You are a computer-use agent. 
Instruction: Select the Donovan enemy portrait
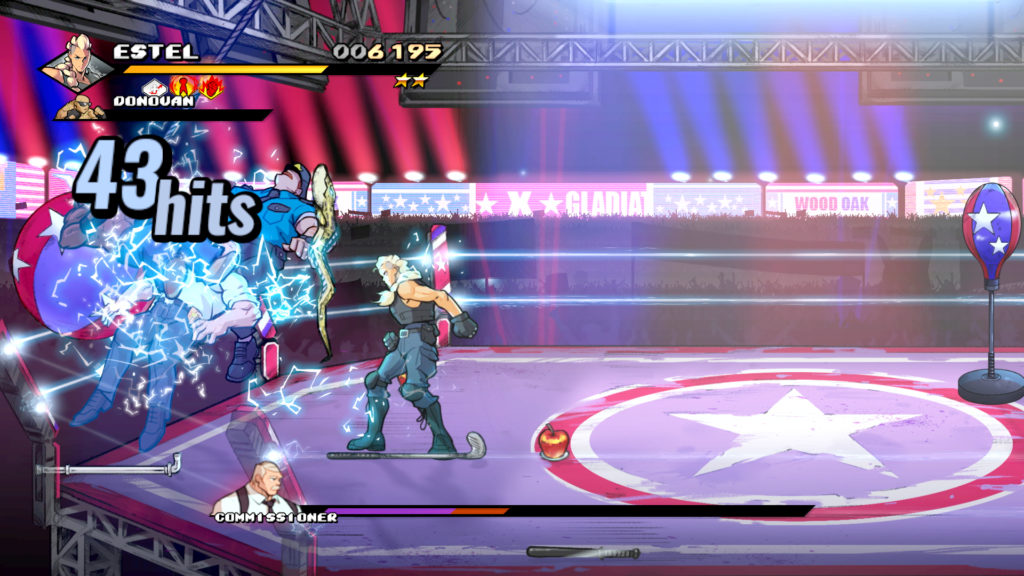click(81, 108)
